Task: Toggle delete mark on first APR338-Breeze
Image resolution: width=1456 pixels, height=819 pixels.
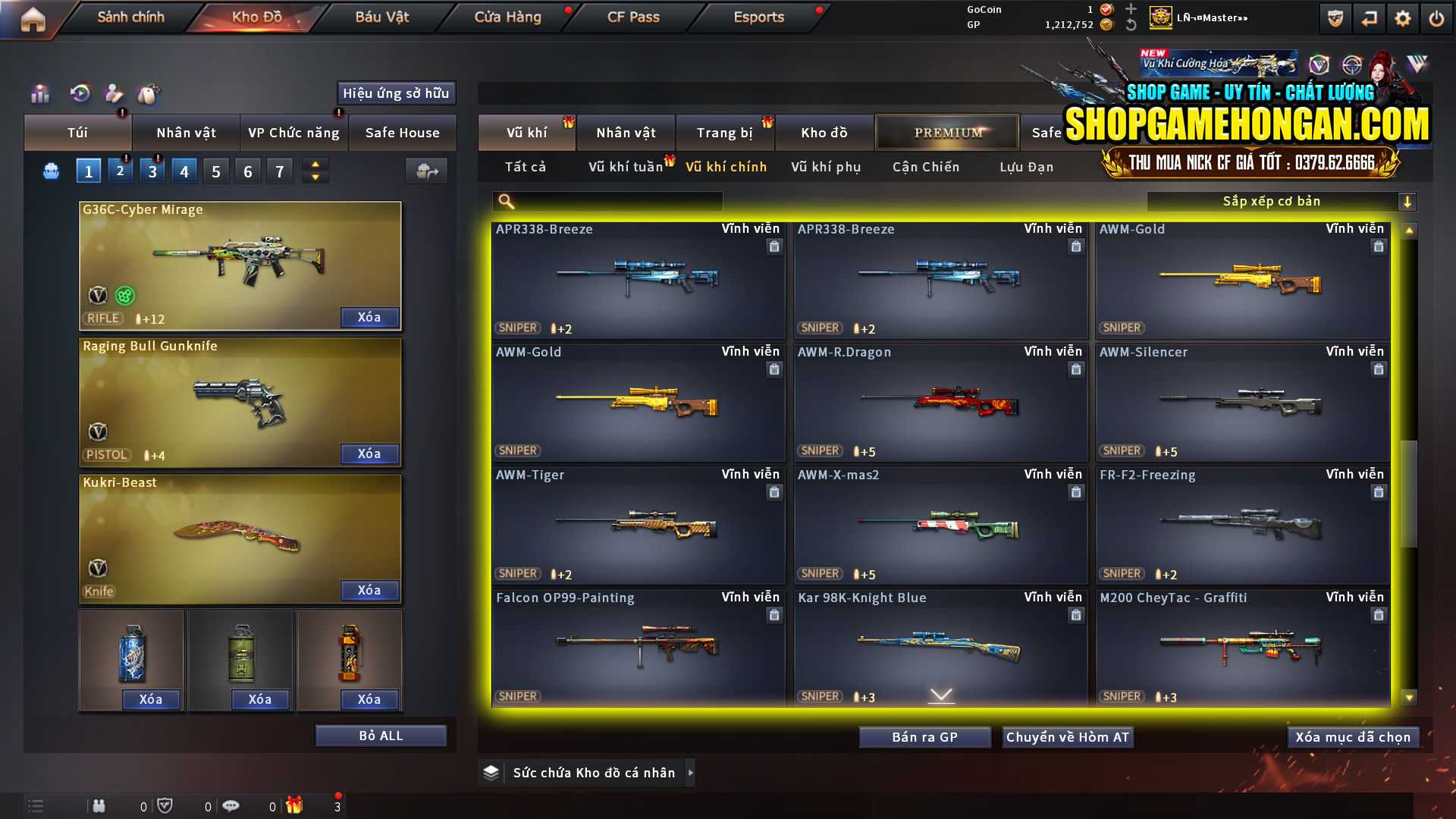Action: [774, 246]
